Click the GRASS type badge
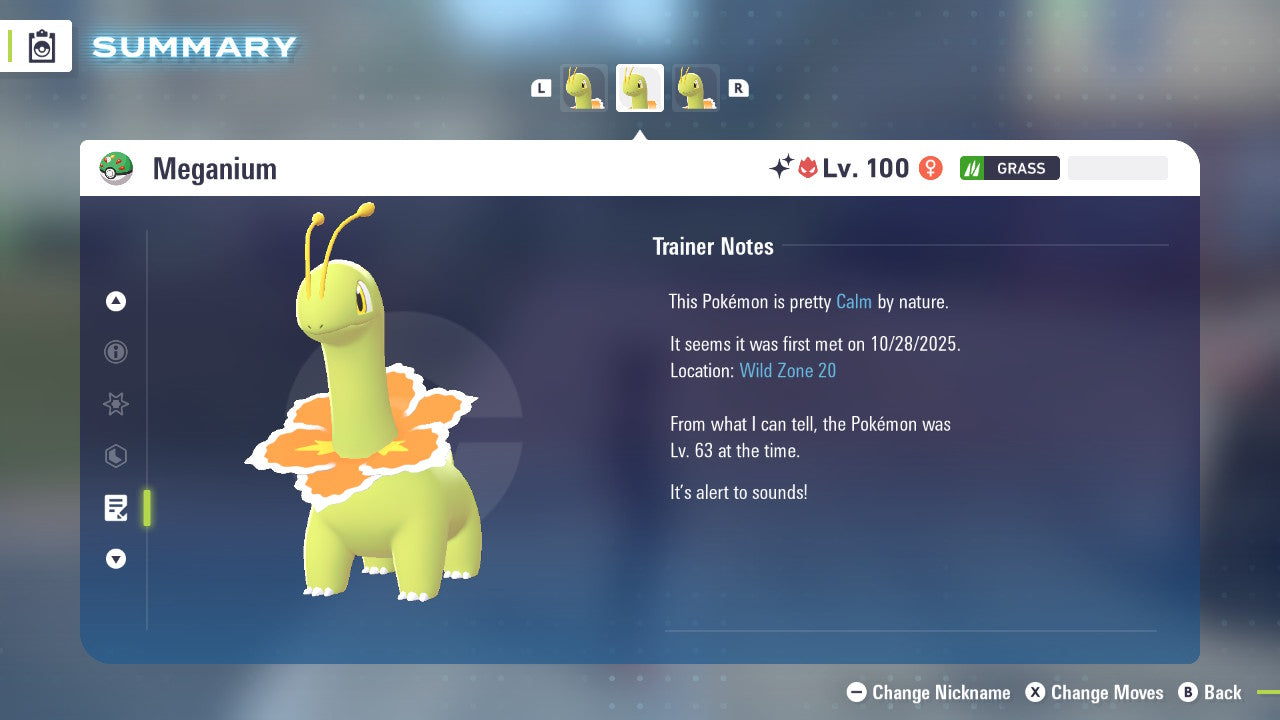The height and width of the screenshot is (720, 1280). coord(1008,167)
